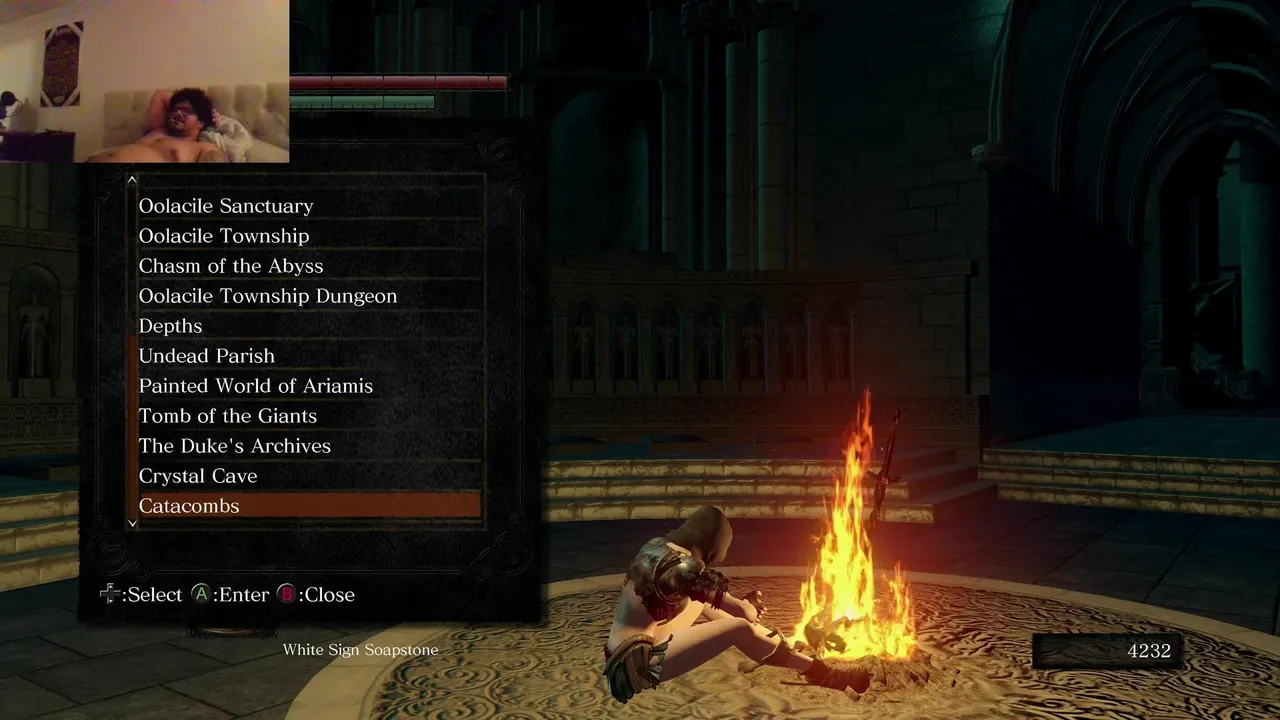Viewport: 1280px width, 720px height.
Task: Click the streamer webcam overlay
Action: click(145, 81)
